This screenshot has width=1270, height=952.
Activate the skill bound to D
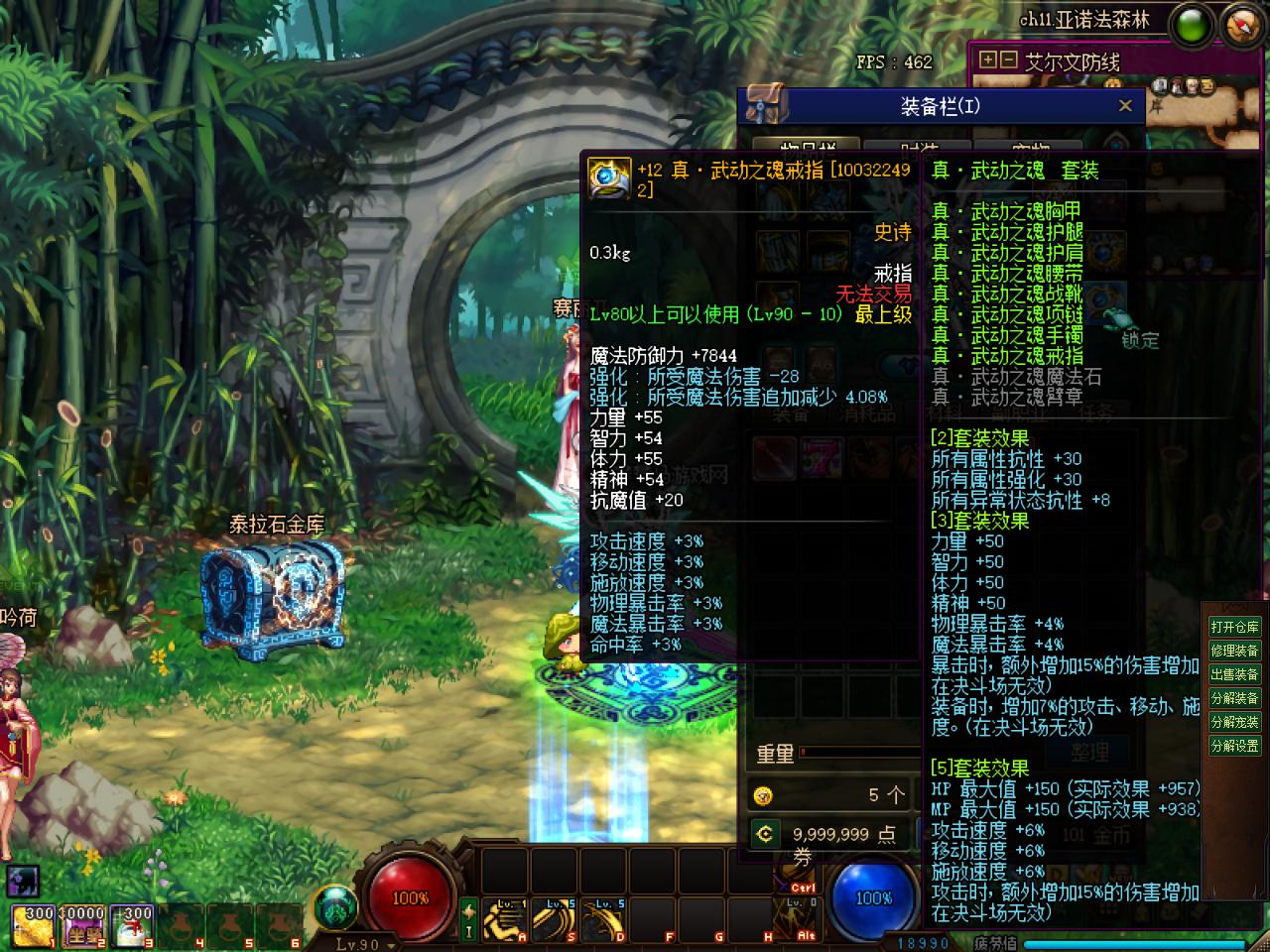click(603, 920)
